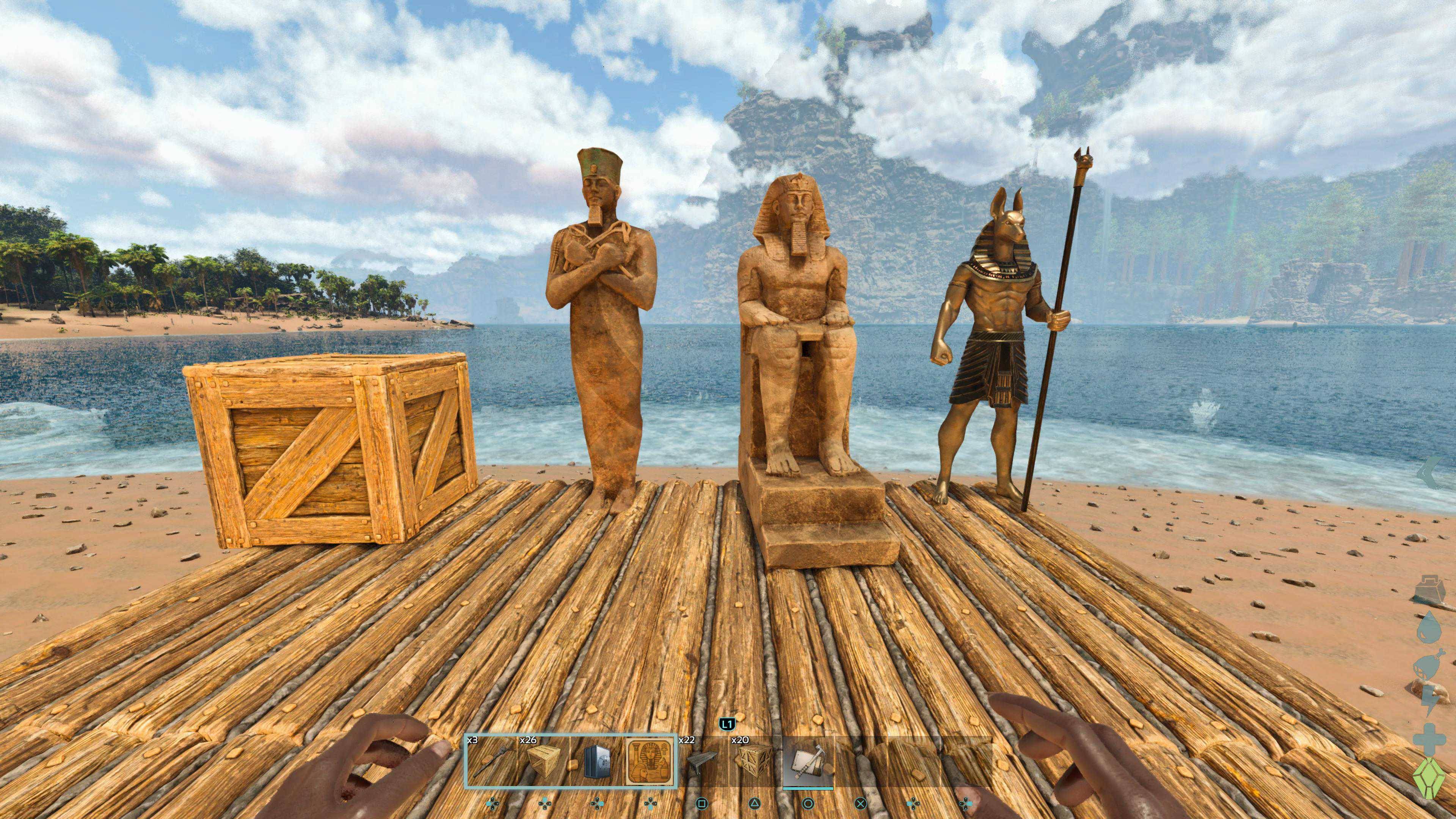Click the green XP gem icon
This screenshot has height=819, width=1456.
(1429, 778)
